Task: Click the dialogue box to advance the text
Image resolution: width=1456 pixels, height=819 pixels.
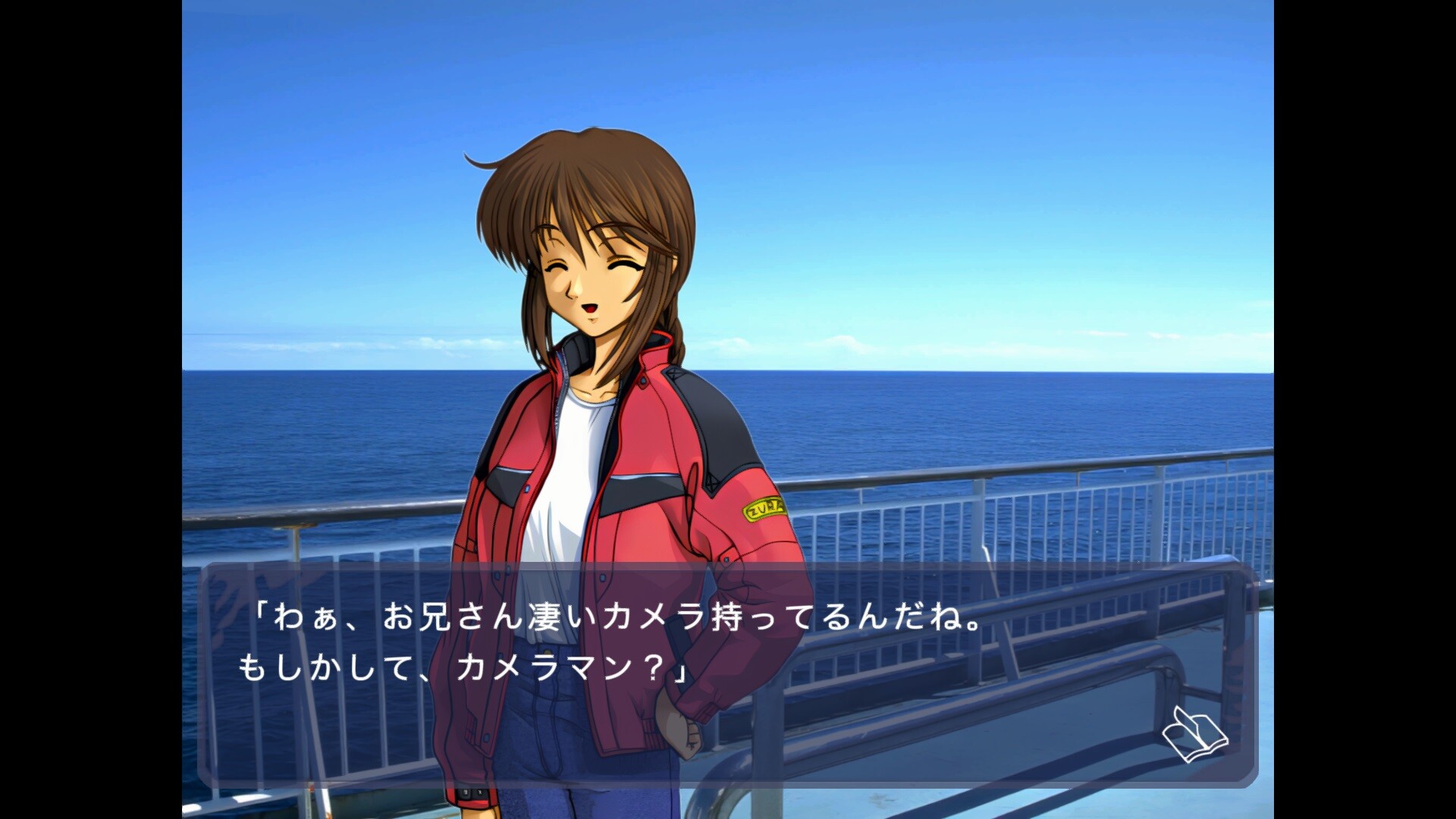Action: (x=728, y=682)
